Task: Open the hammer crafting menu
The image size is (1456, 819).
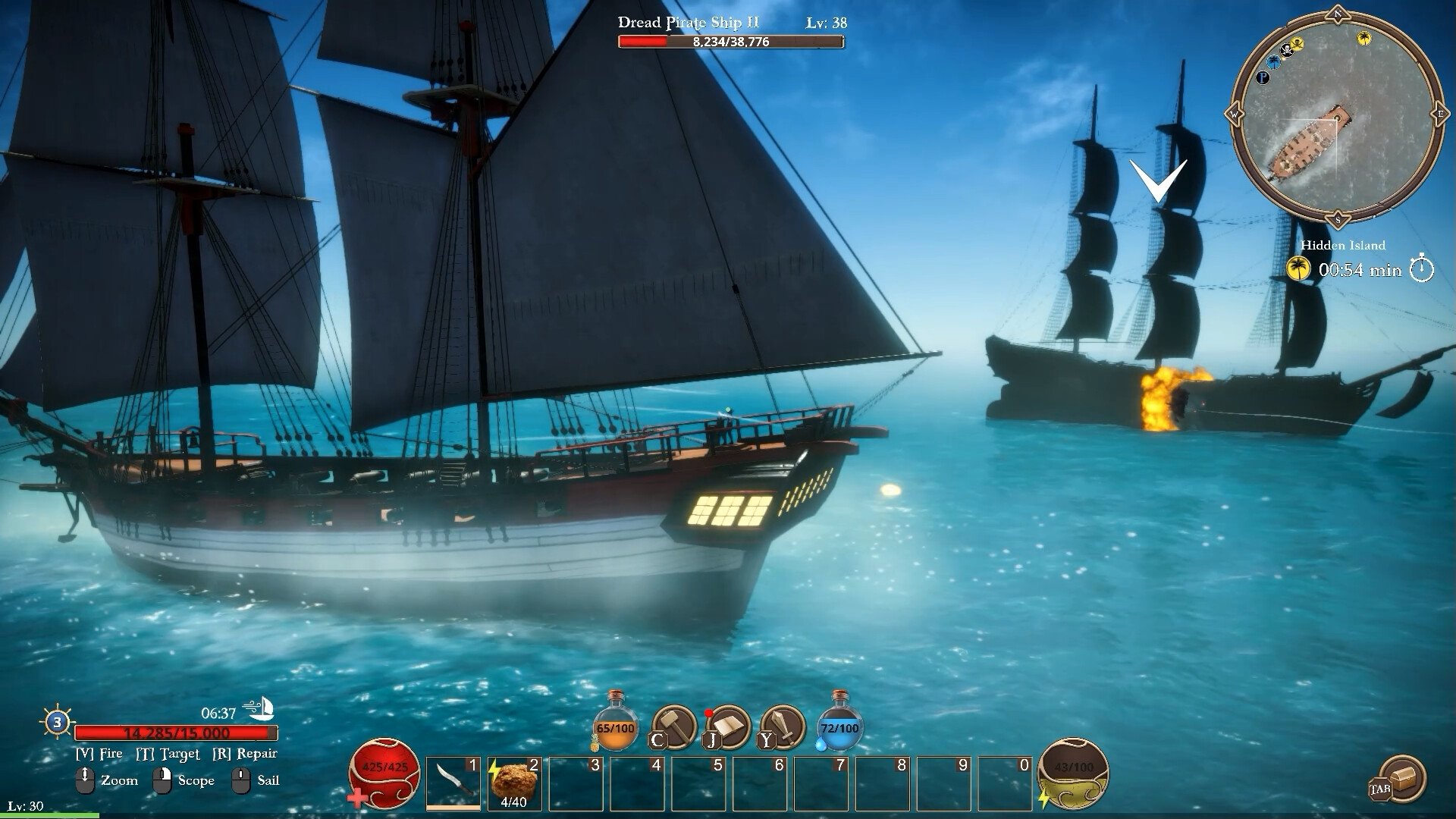Action: 673,726
